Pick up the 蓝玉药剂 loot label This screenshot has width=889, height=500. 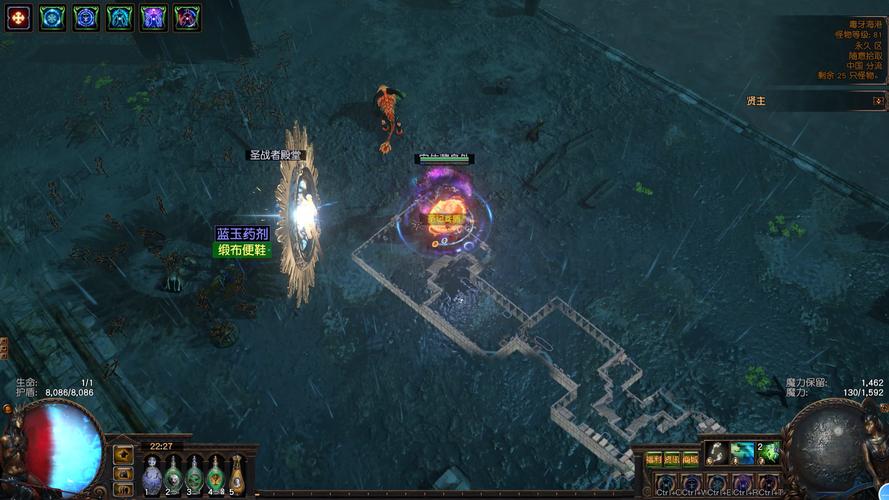243,233
